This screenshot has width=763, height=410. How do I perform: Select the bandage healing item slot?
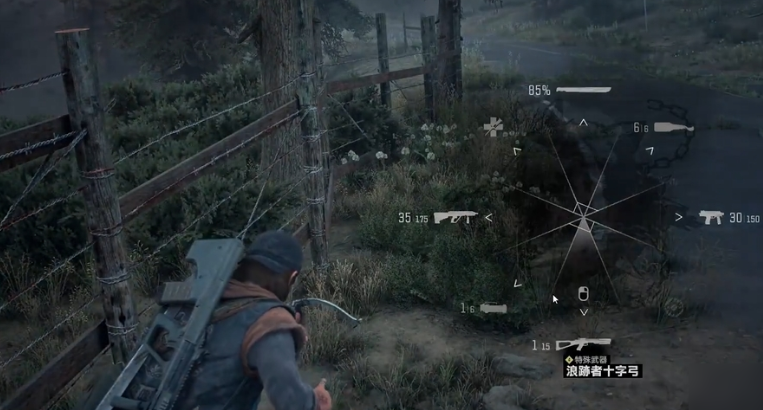pos(494,126)
